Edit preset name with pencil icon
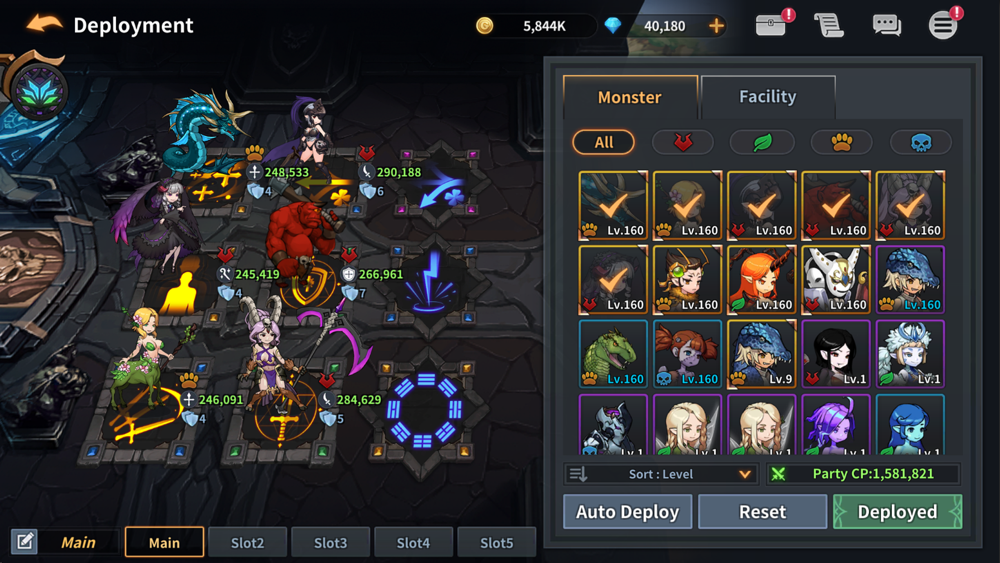This screenshot has width=1000, height=563. [25, 542]
